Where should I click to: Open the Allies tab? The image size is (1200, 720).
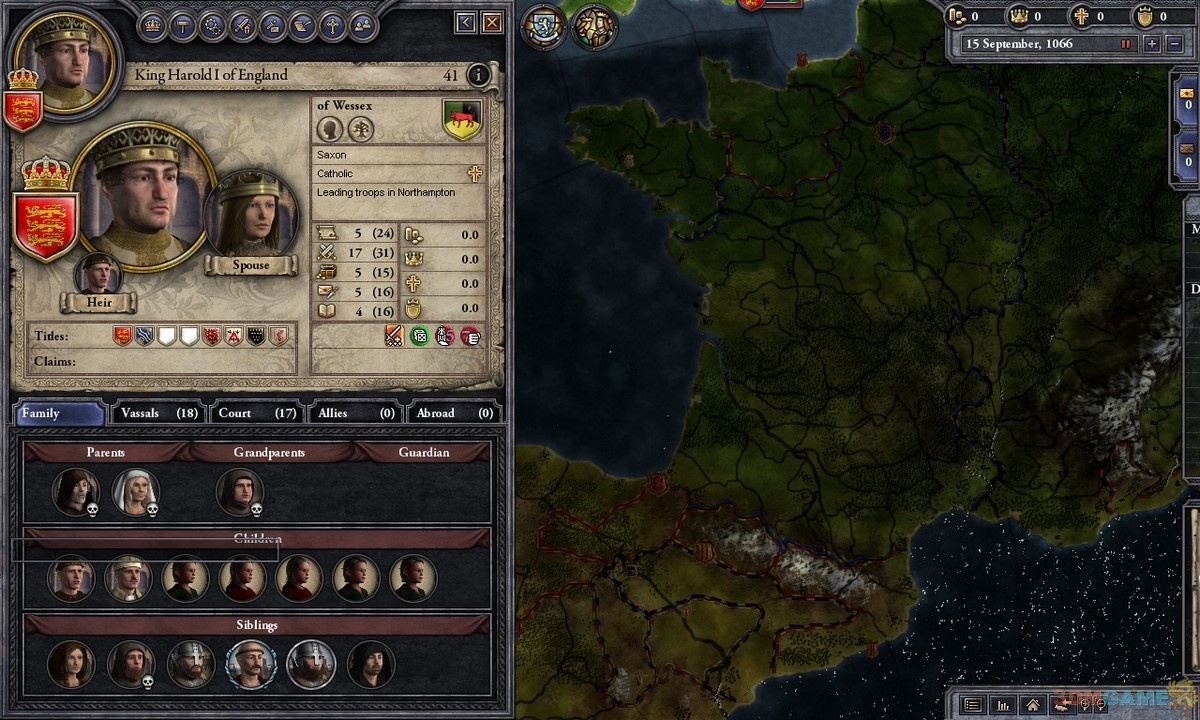[x=355, y=413]
